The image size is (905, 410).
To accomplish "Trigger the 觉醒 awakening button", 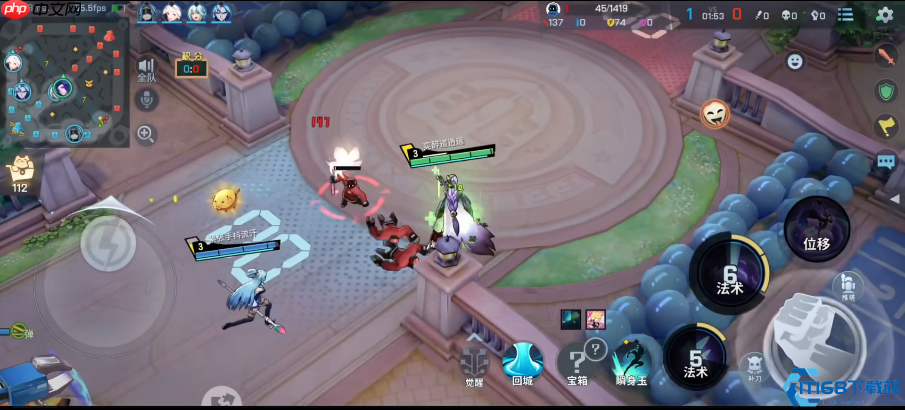I will pyautogui.click(x=474, y=364).
